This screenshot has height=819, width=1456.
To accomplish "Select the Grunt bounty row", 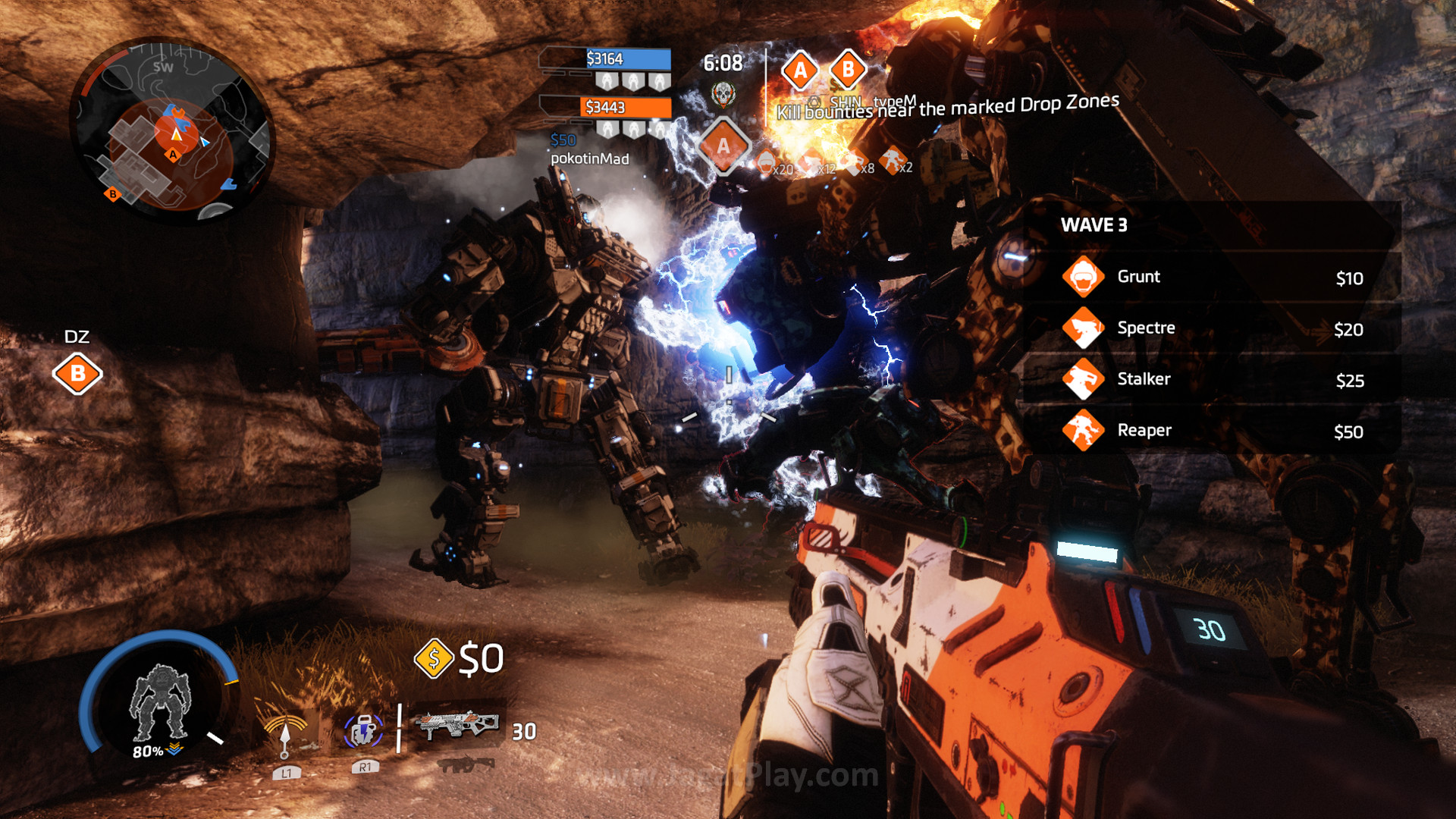I will pos(1212,278).
